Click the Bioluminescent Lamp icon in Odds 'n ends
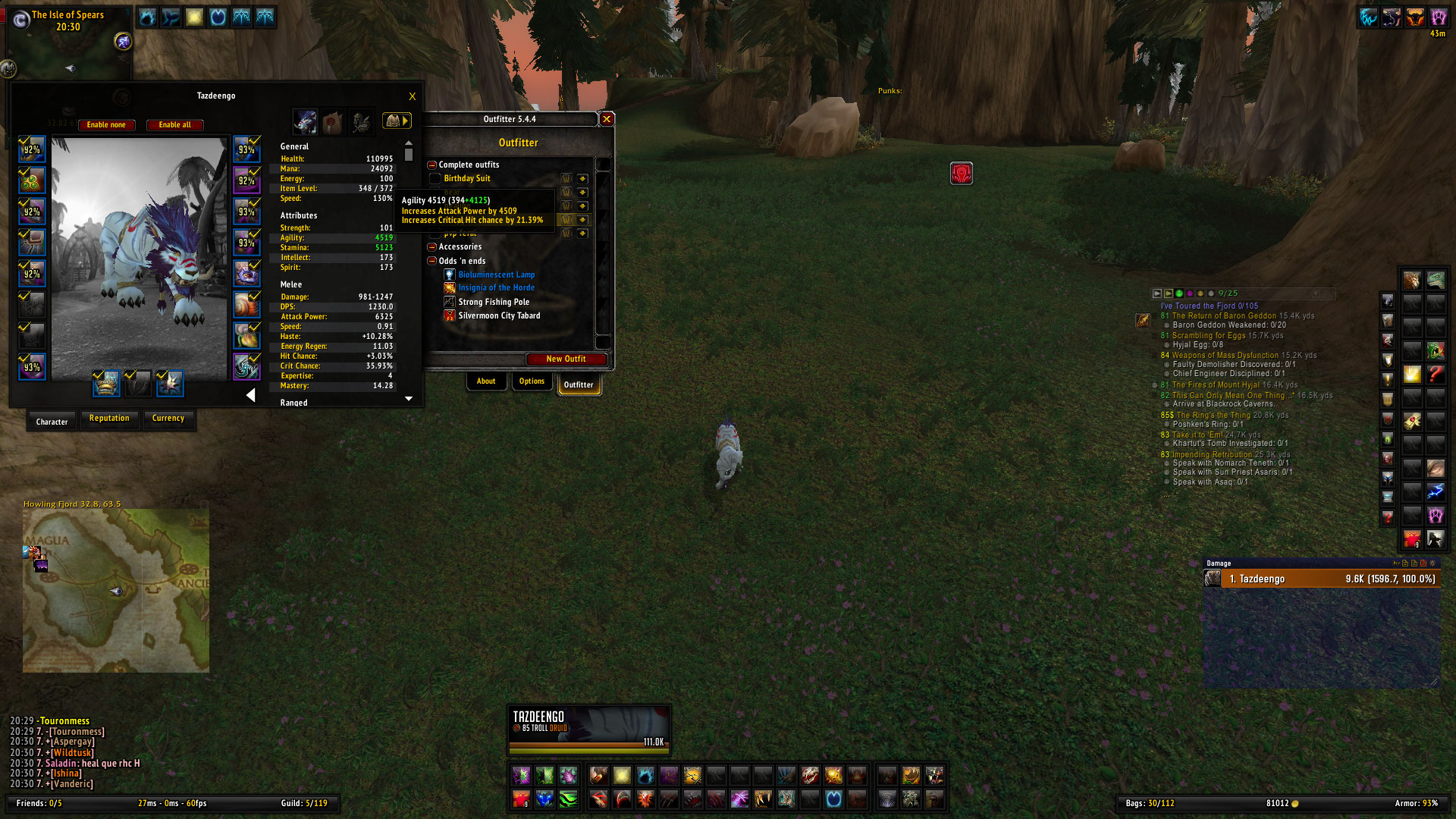Image resolution: width=1456 pixels, height=819 pixels. [450, 275]
